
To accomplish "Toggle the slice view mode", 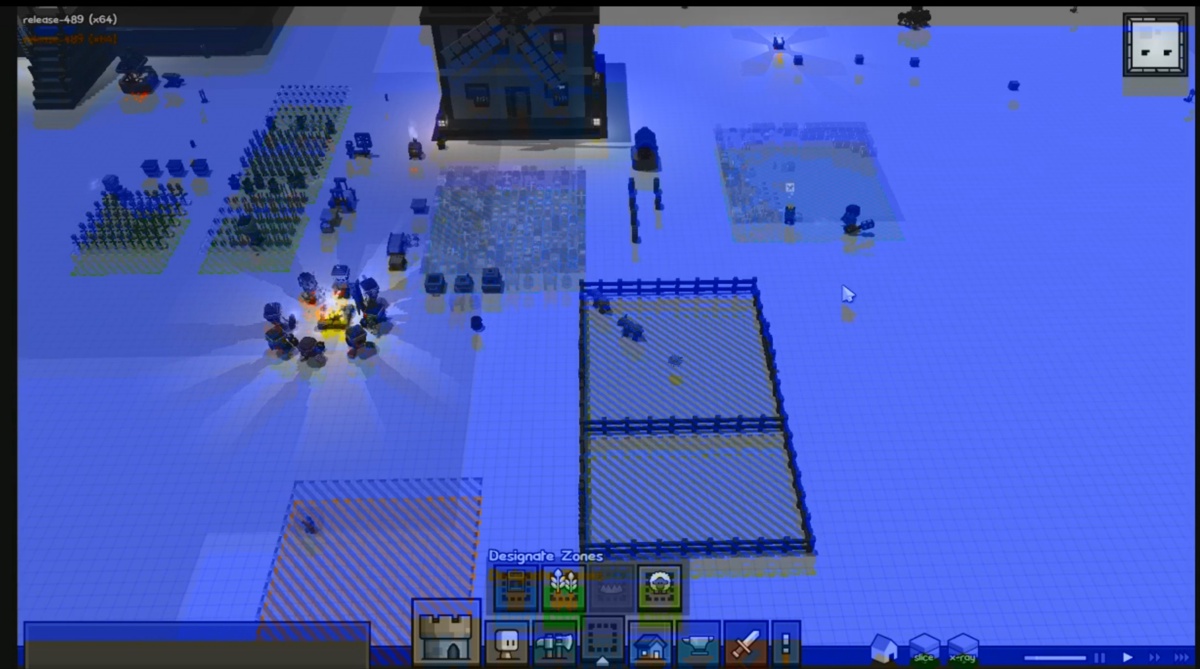I will [923, 648].
